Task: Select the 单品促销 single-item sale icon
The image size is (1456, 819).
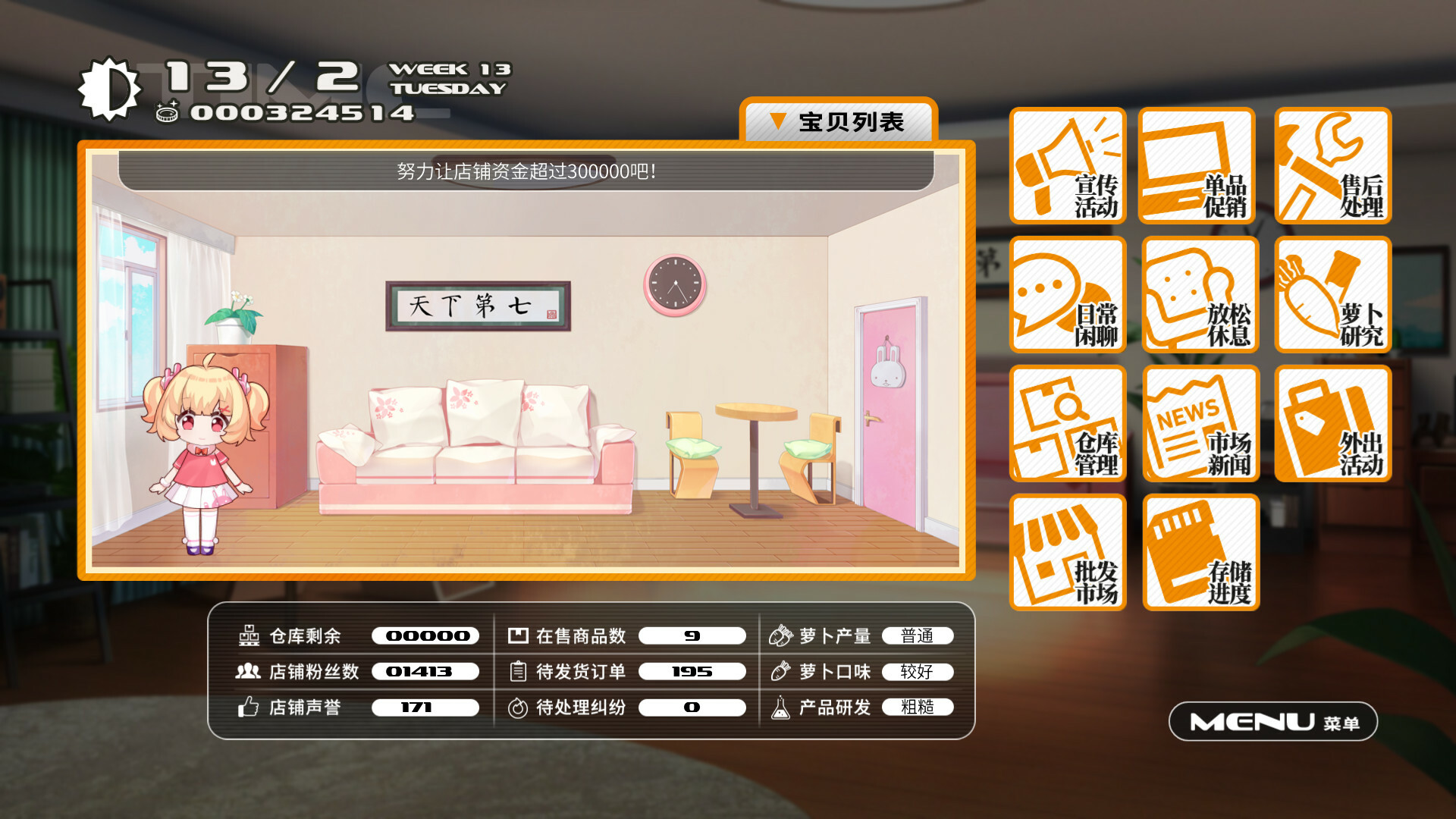Action: tap(1200, 166)
